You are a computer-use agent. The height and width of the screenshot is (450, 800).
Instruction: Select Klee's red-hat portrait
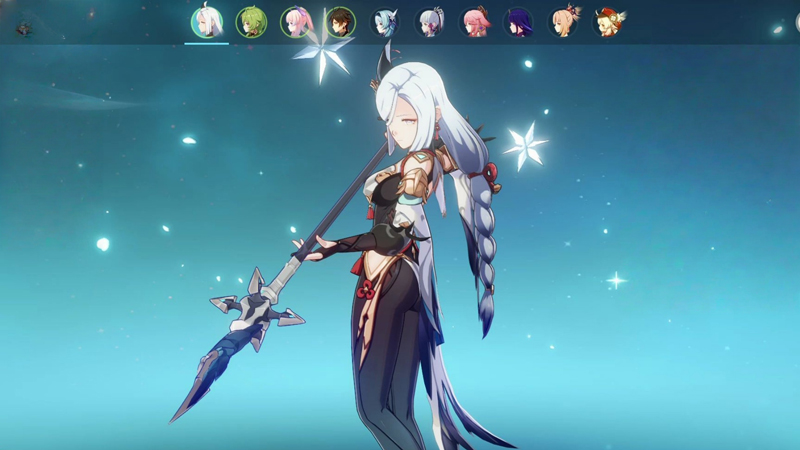tap(608, 22)
